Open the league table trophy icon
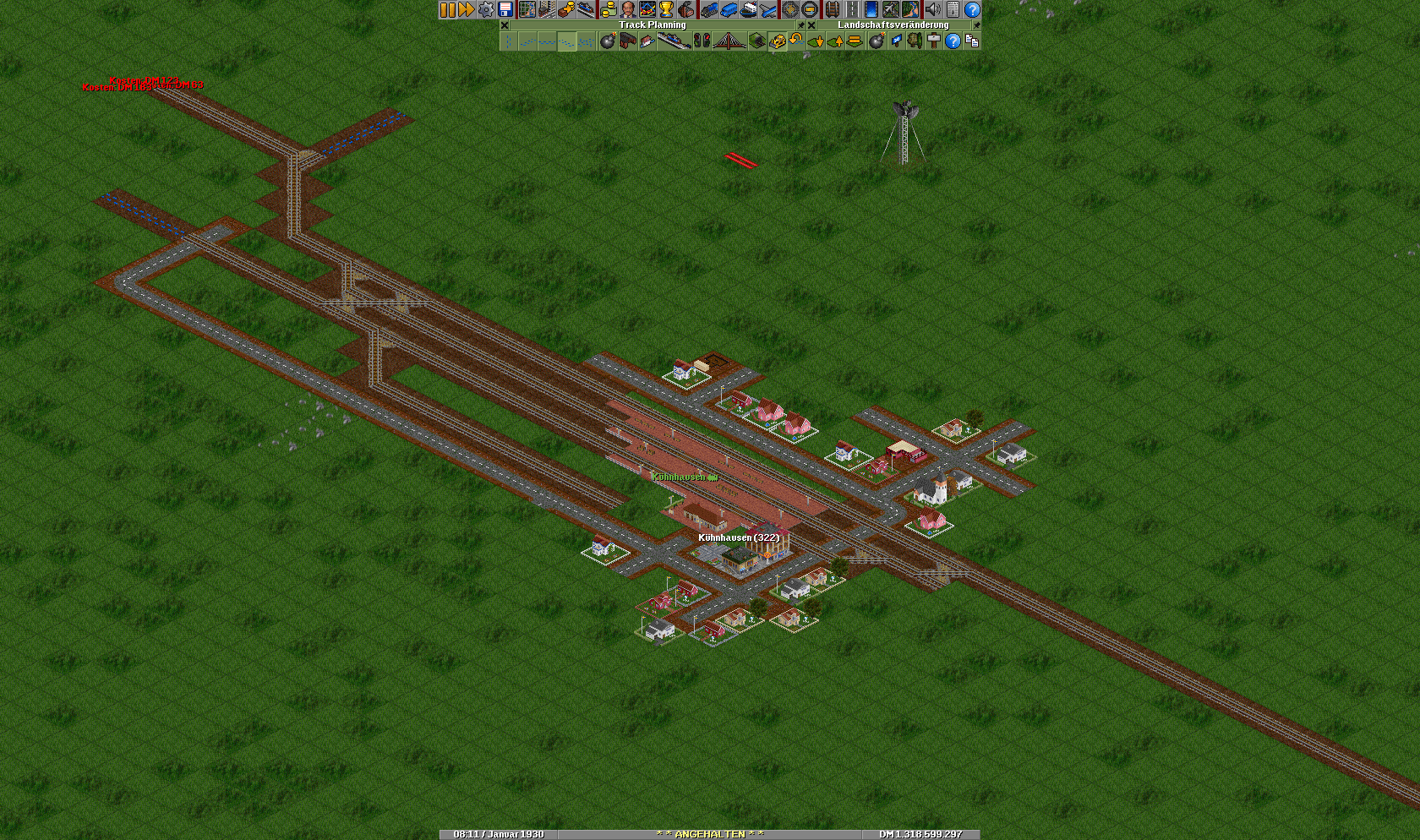 coord(667,9)
